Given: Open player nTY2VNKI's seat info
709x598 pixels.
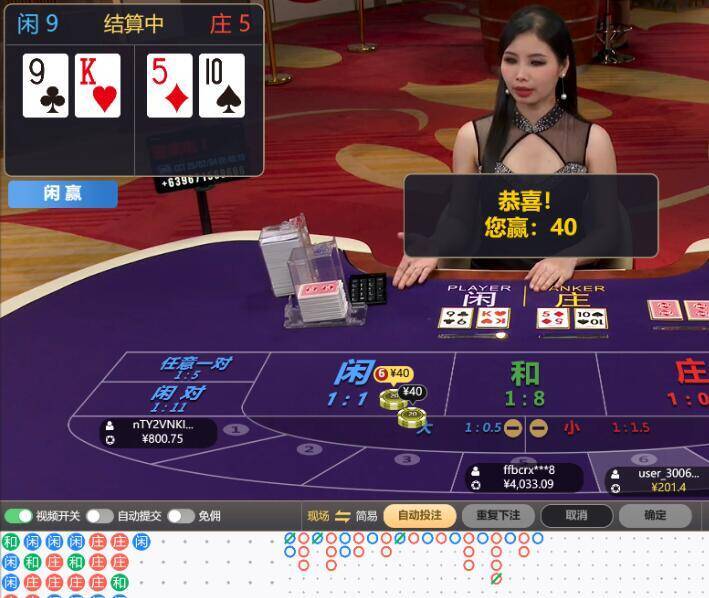Looking at the screenshot, I should (158, 431).
